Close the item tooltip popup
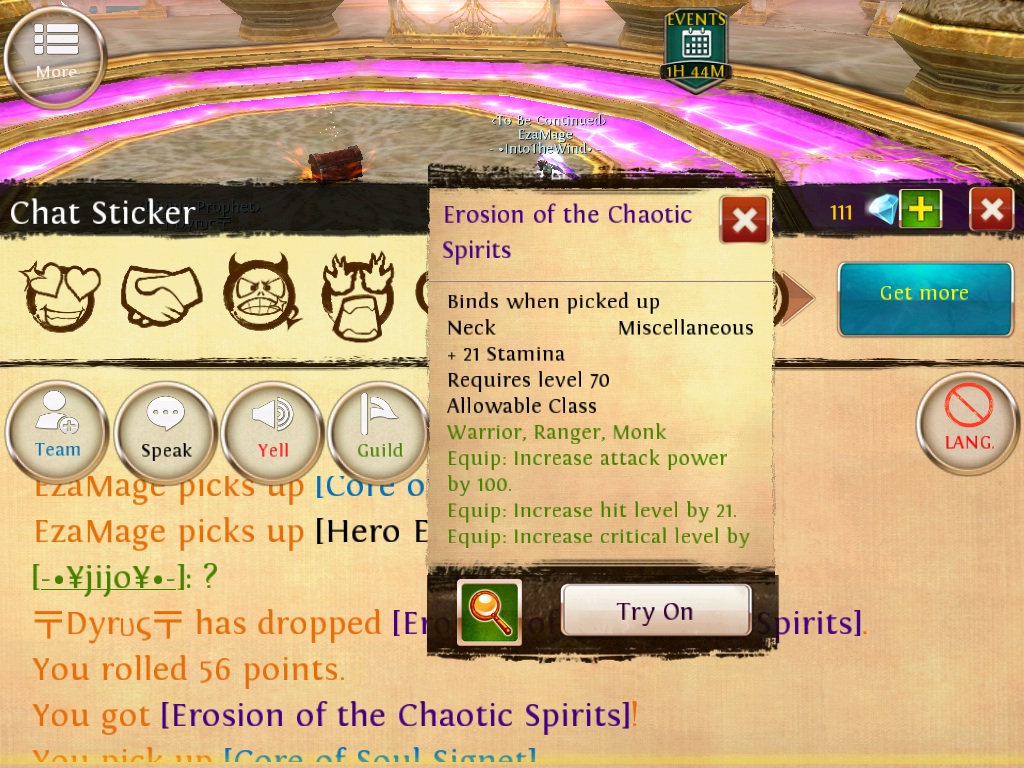Viewport: 1024px width, 768px height. (744, 220)
